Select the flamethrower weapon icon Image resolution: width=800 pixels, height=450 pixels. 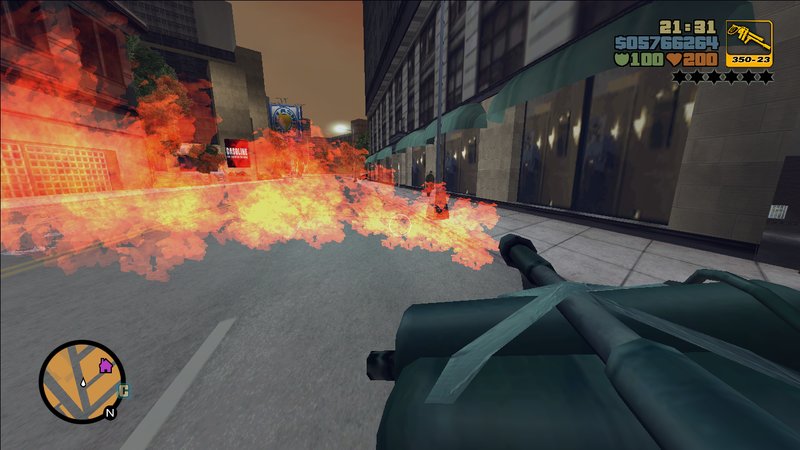[x=748, y=40]
